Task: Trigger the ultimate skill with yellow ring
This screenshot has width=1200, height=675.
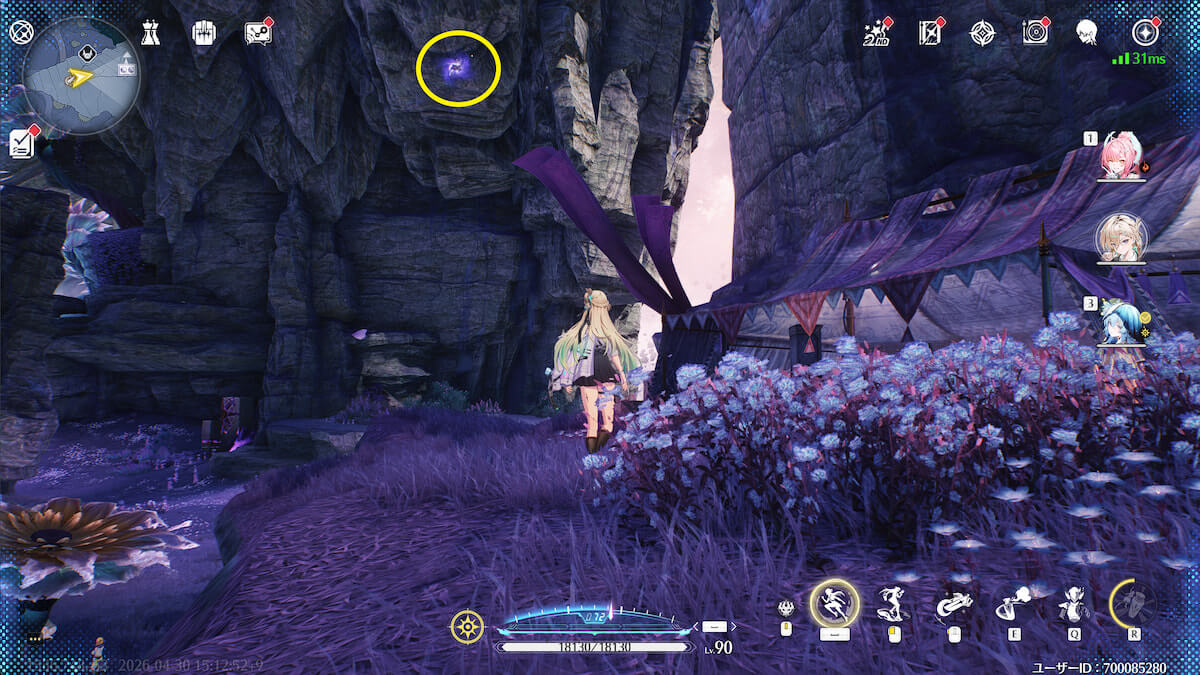Action: [x=1133, y=603]
